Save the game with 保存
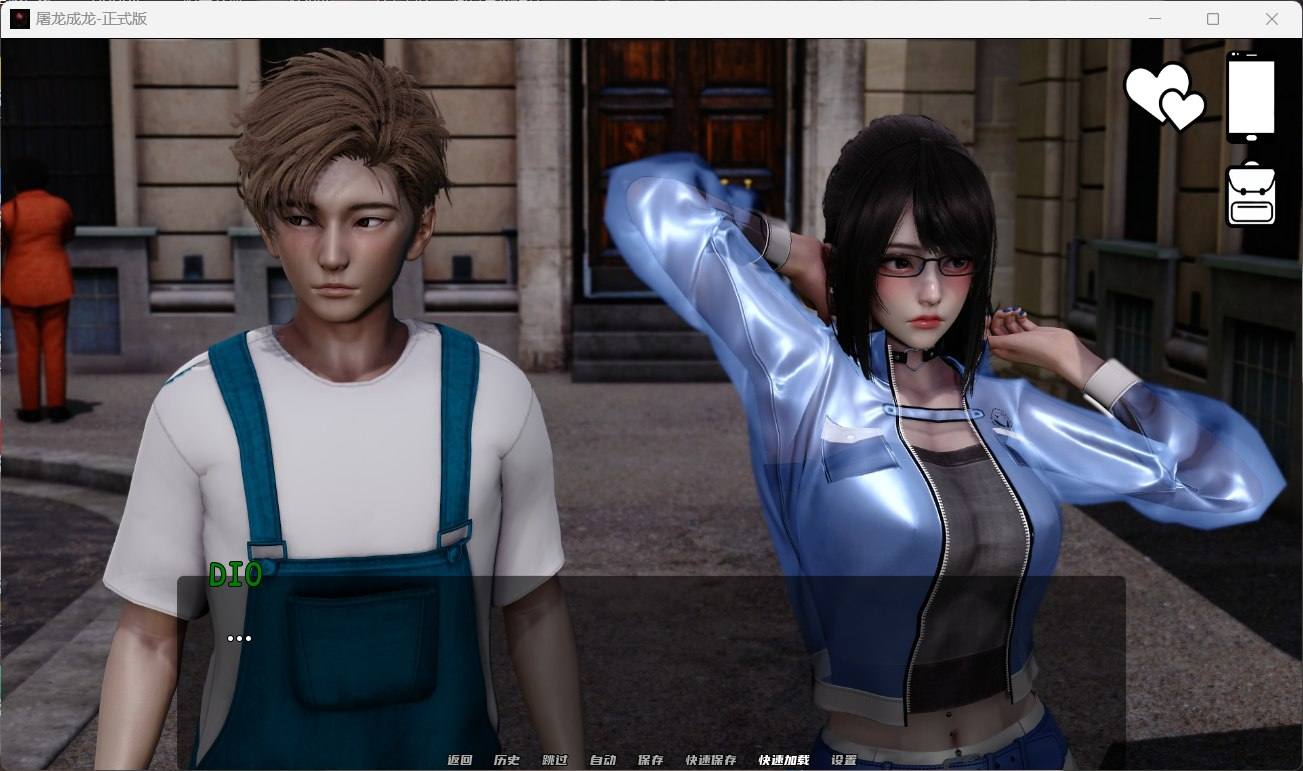 point(652,760)
